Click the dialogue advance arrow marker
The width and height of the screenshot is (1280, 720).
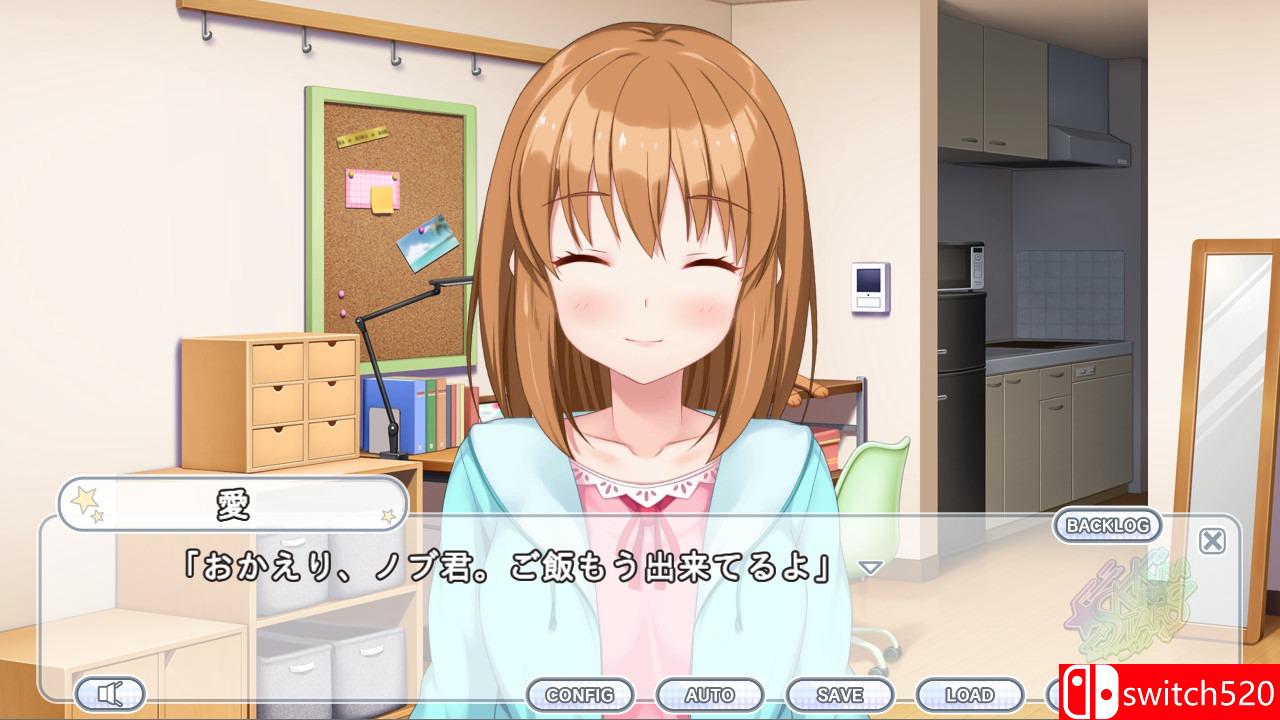tap(873, 567)
